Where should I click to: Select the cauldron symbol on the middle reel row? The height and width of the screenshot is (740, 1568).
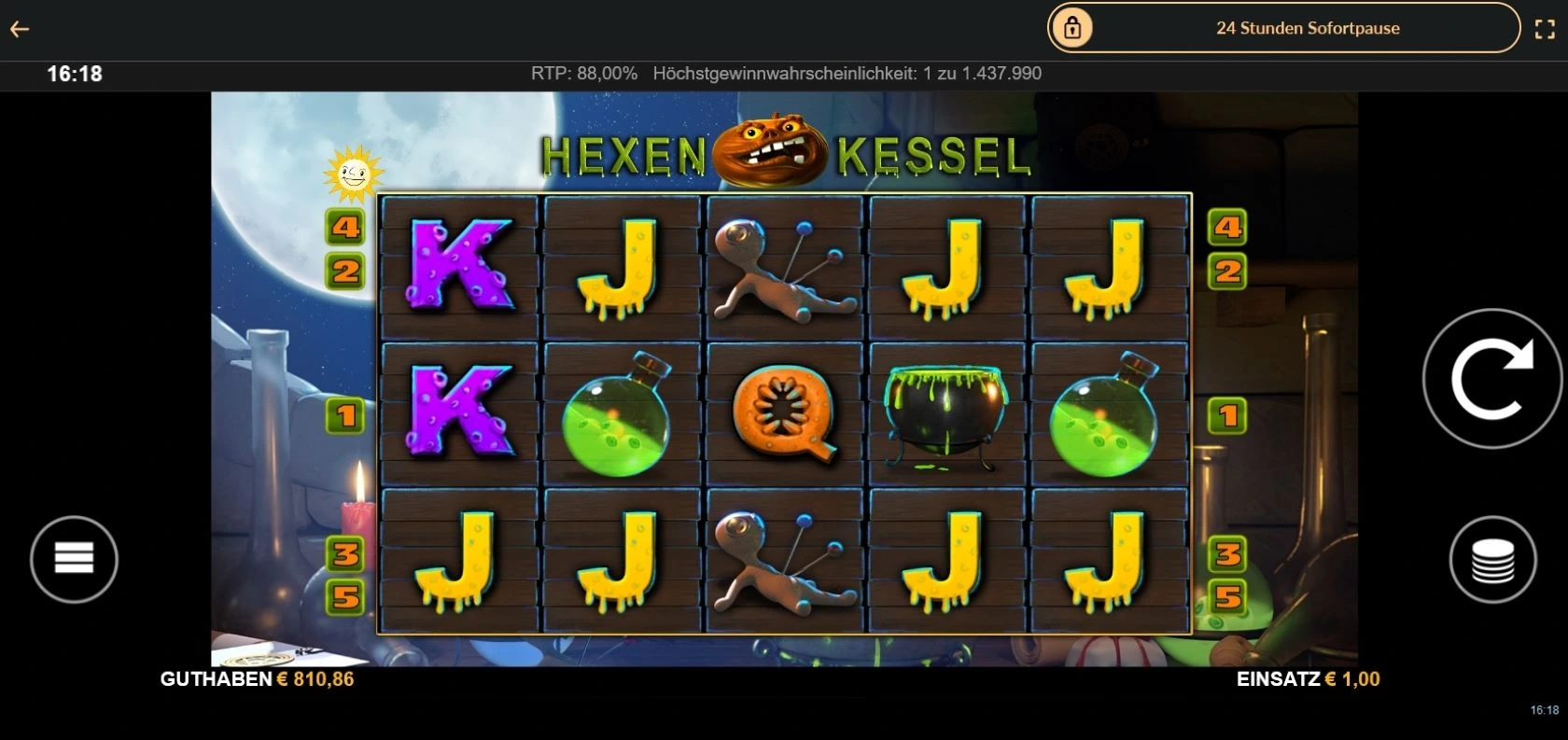click(945, 412)
